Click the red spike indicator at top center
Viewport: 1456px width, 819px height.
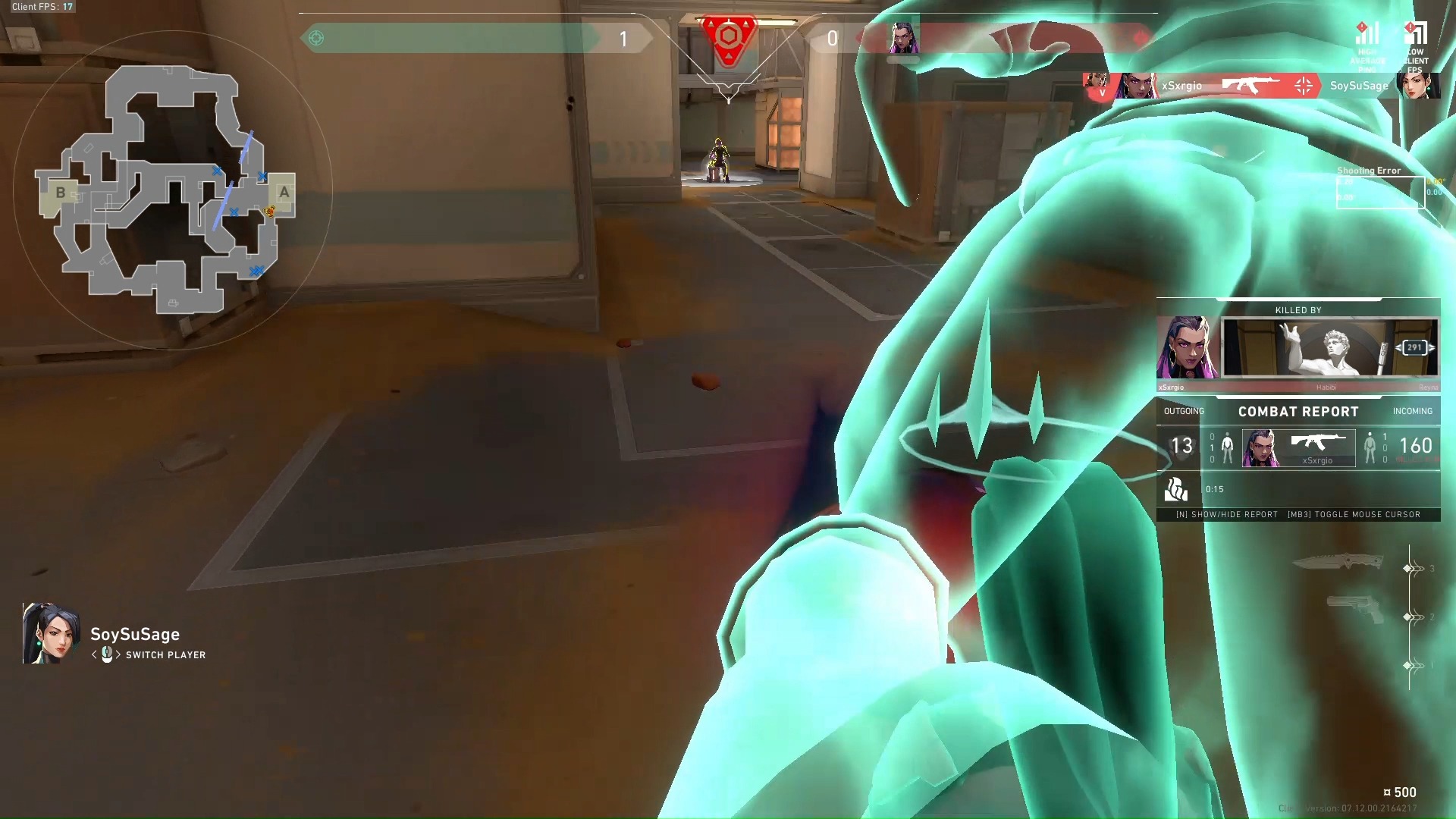coord(728,38)
